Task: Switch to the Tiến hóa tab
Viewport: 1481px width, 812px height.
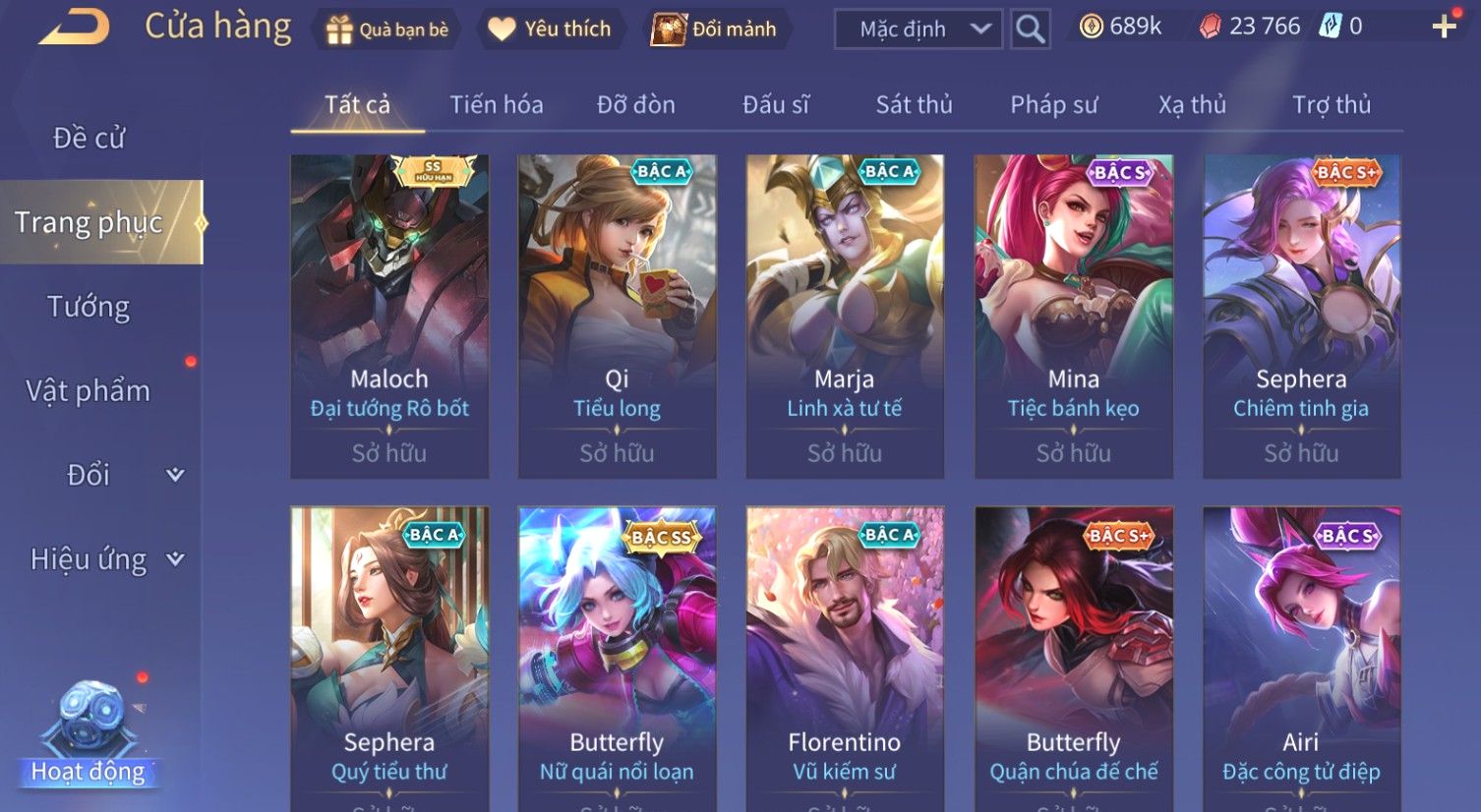Action: 496,105
